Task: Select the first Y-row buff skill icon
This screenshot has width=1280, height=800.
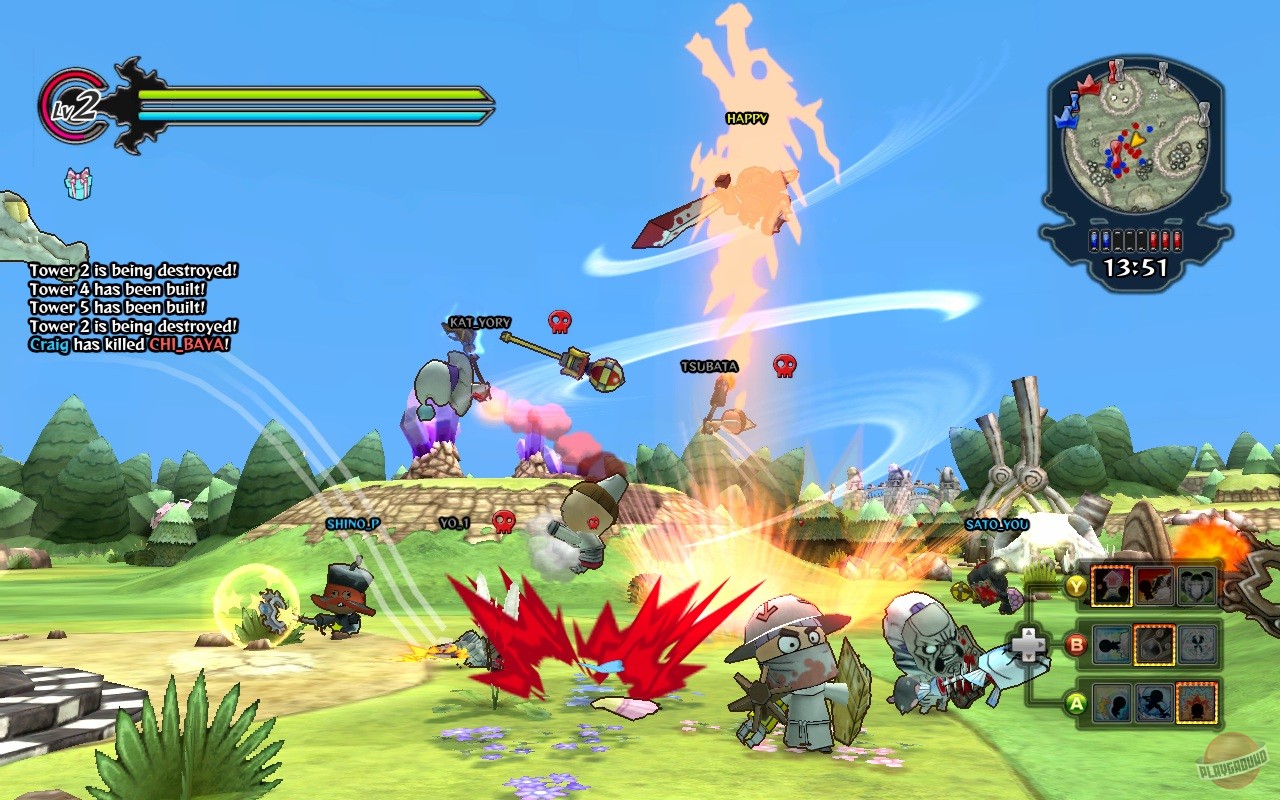Action: tap(1112, 587)
